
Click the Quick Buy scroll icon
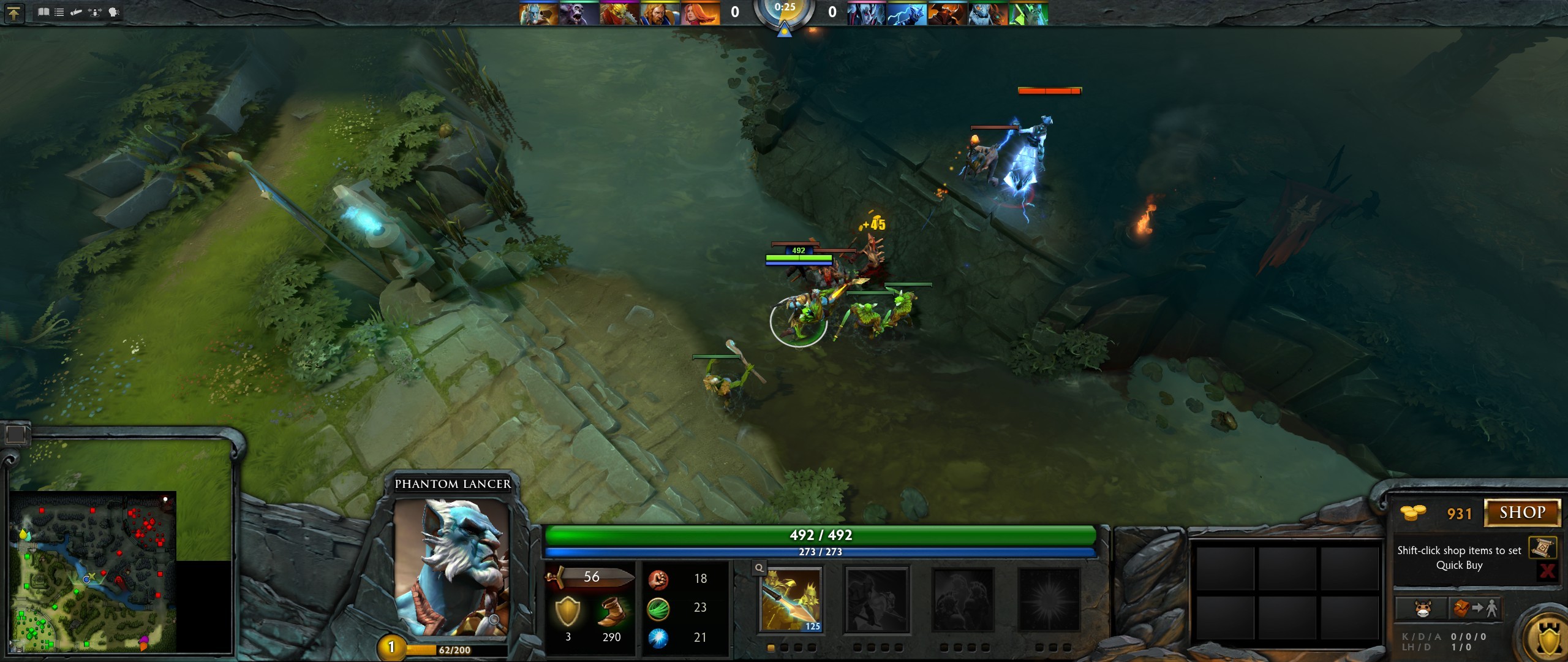(1542, 547)
